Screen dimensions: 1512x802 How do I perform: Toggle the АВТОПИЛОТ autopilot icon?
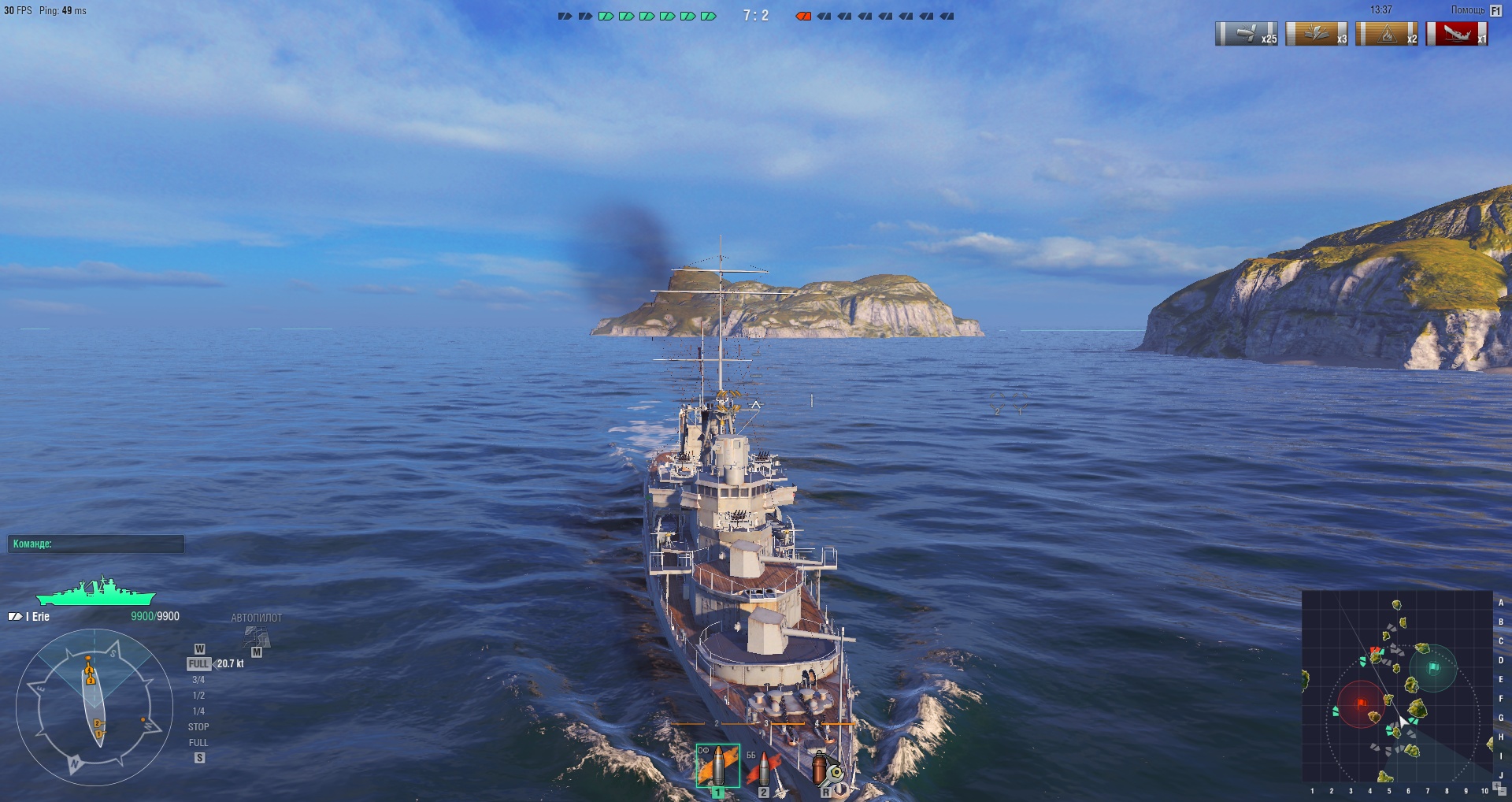tap(257, 637)
